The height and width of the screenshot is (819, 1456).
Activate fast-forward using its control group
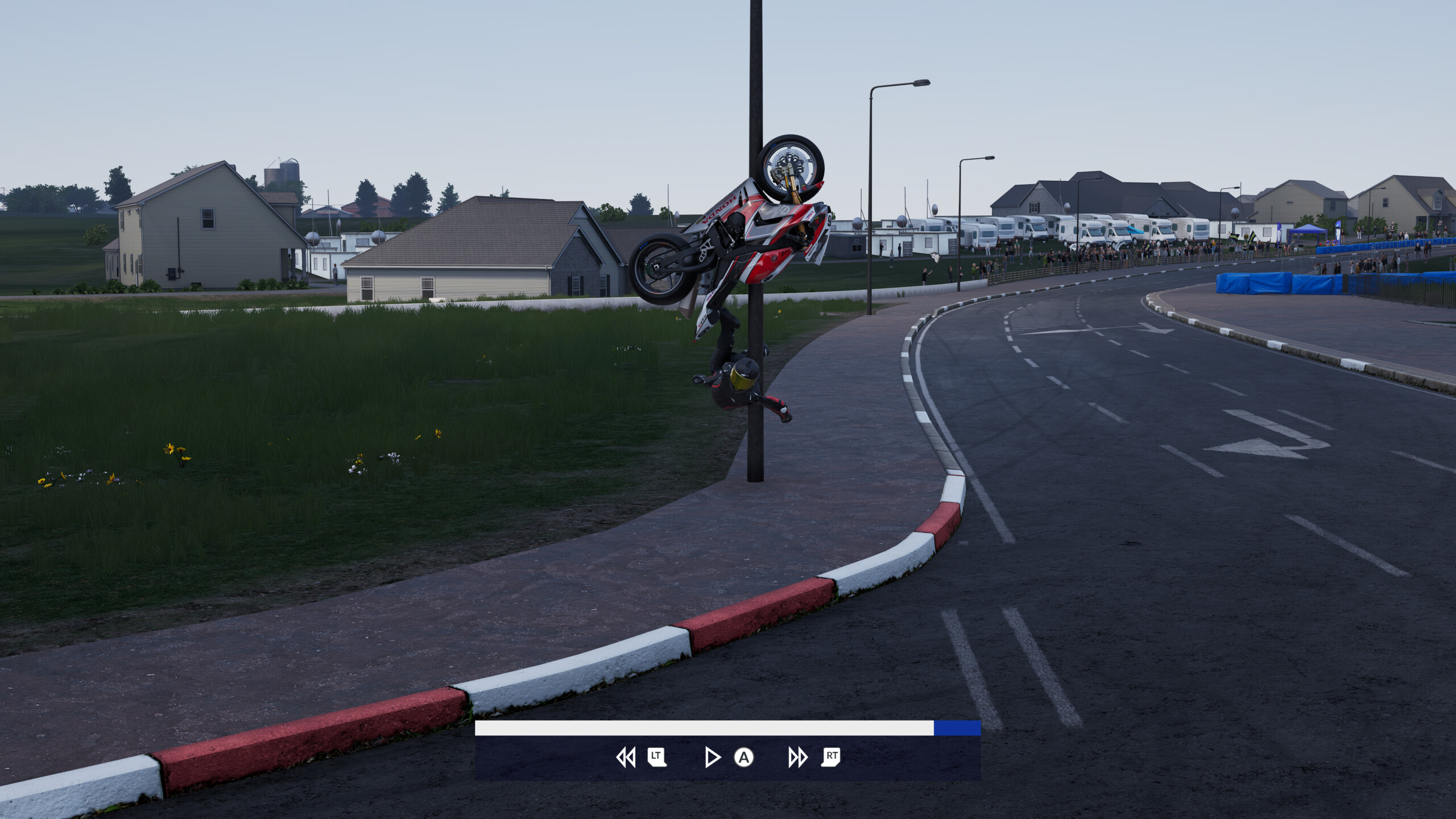[x=813, y=758]
